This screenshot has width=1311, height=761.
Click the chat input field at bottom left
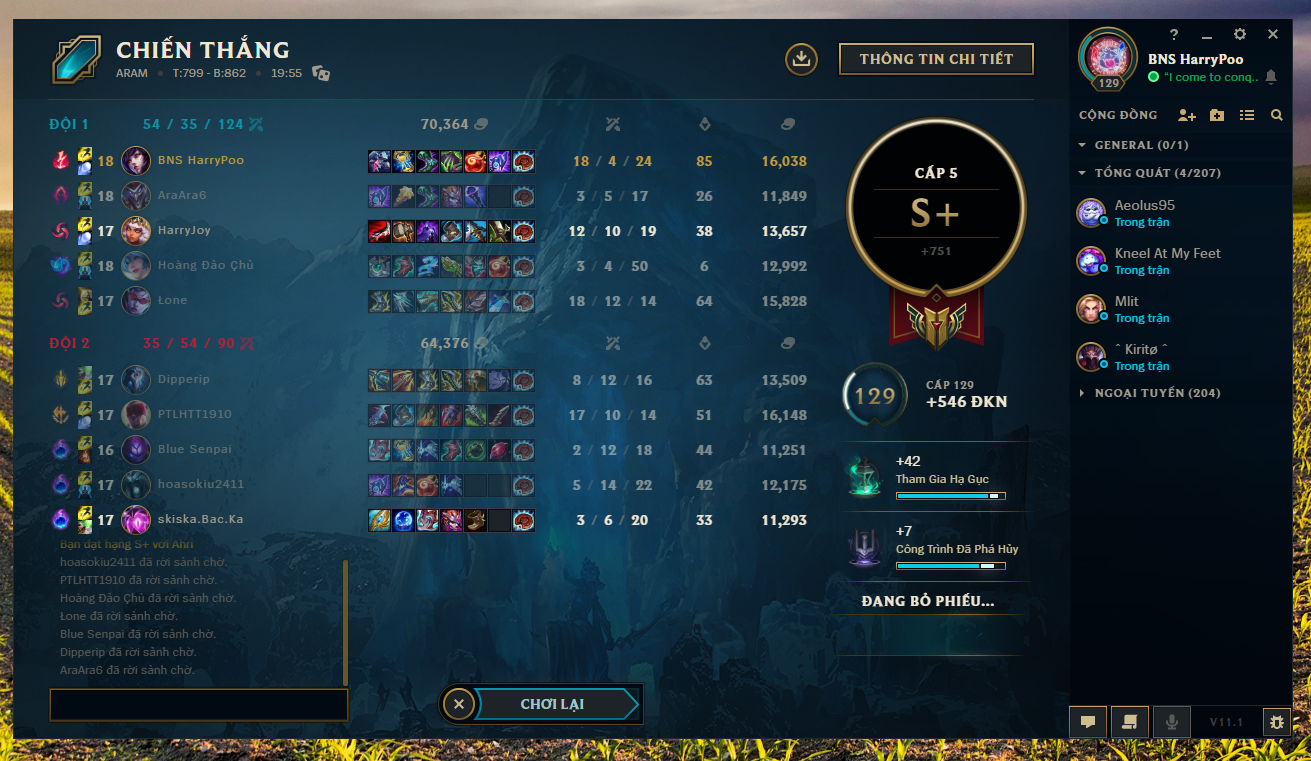[x=198, y=704]
